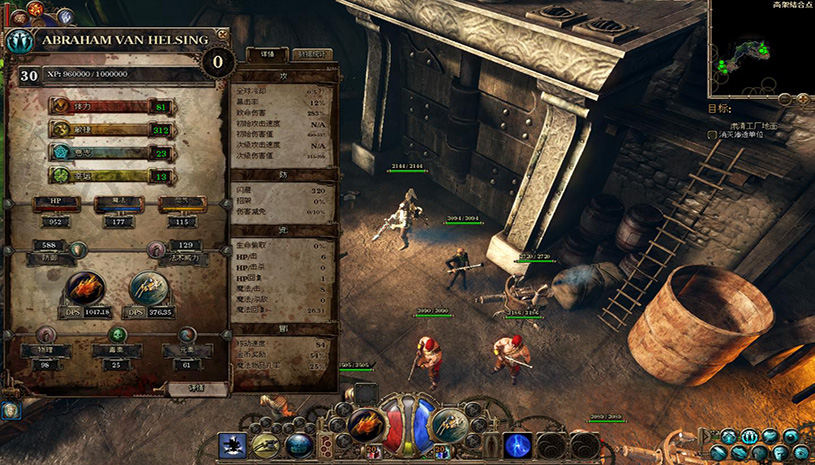Image resolution: width=815 pixels, height=465 pixels.
Task: Activate the fiery primary attack skill
Action: pos(366,426)
